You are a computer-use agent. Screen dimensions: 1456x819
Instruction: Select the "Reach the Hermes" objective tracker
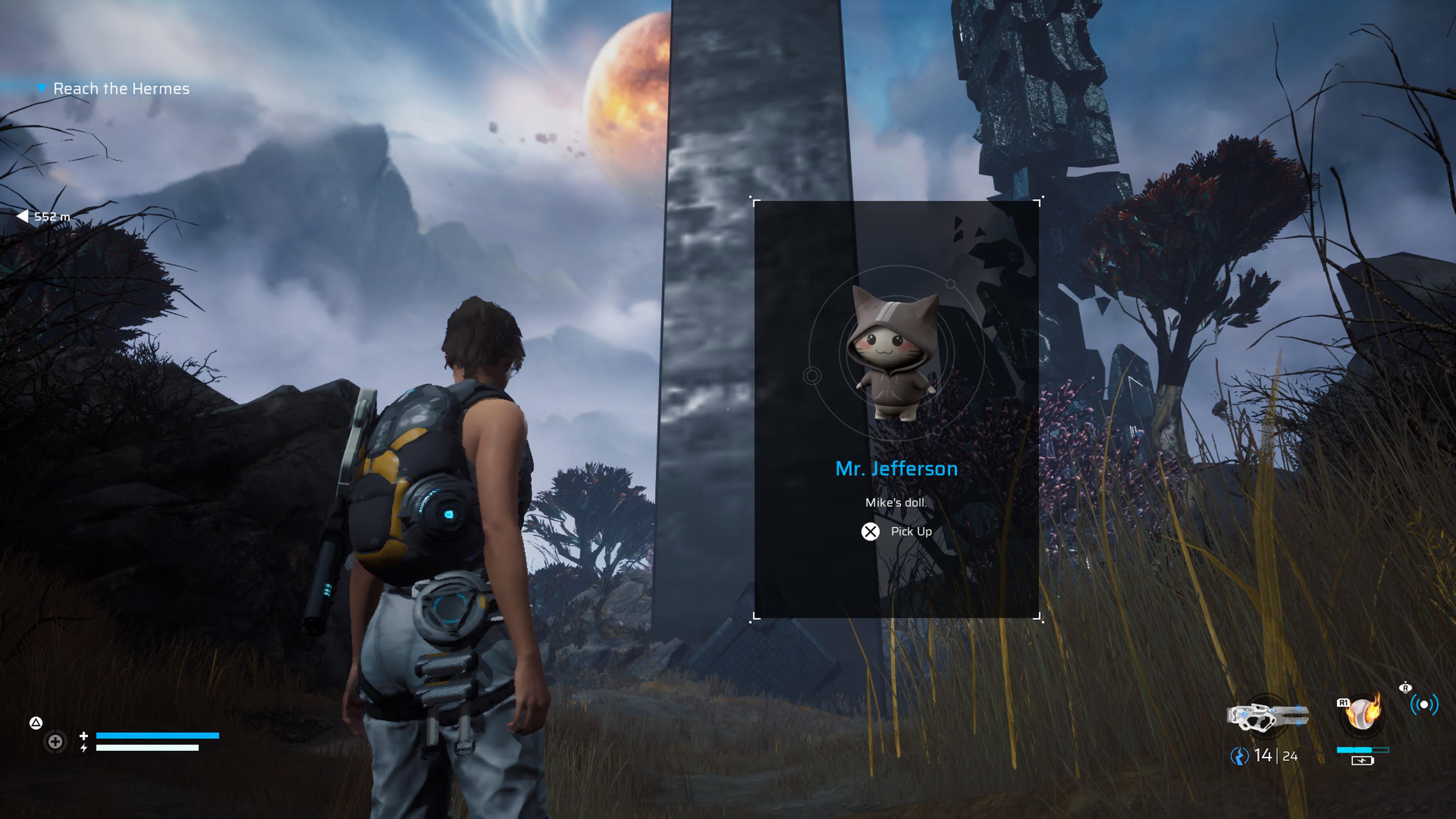pos(121,89)
